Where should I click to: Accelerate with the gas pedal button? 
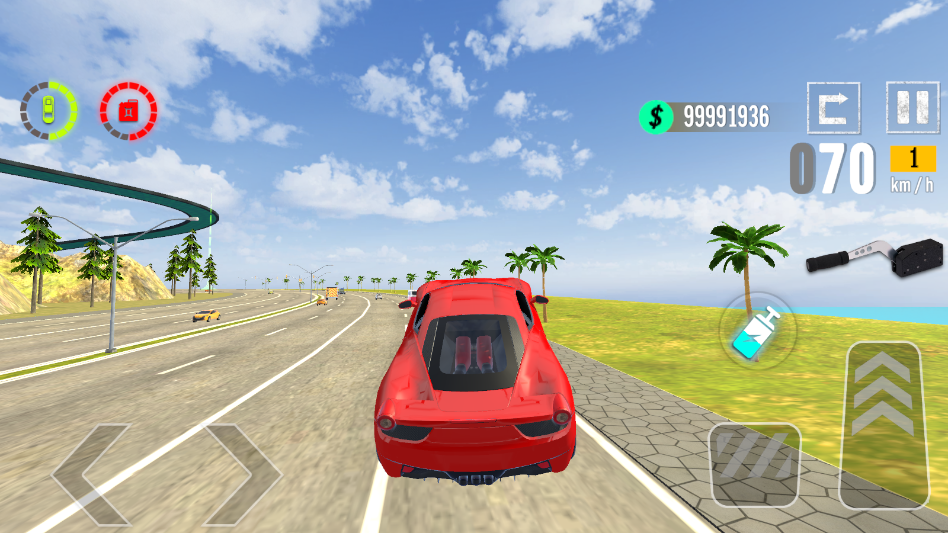(x=881, y=424)
